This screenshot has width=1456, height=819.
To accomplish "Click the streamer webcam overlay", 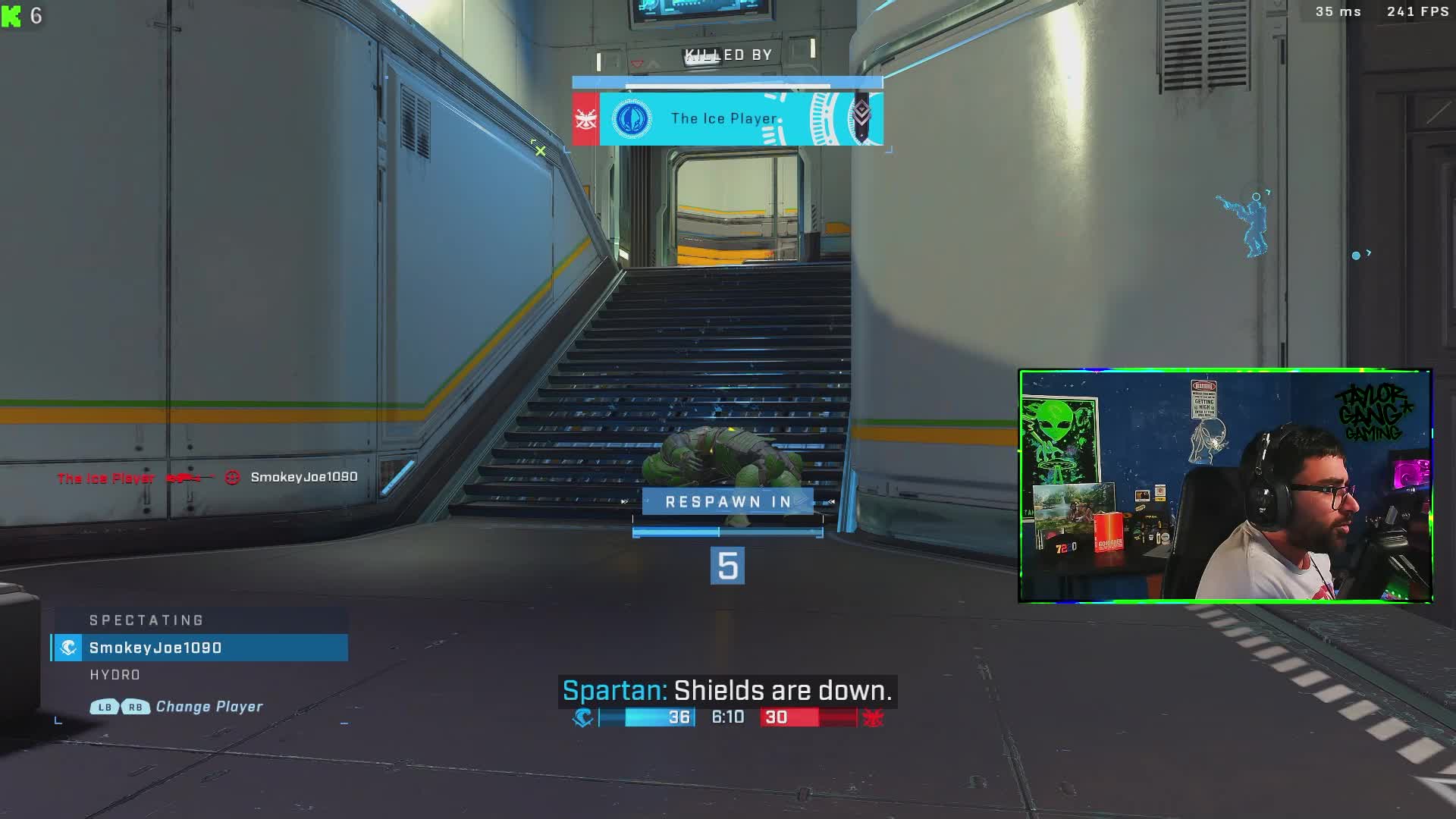I will click(x=1225, y=486).
